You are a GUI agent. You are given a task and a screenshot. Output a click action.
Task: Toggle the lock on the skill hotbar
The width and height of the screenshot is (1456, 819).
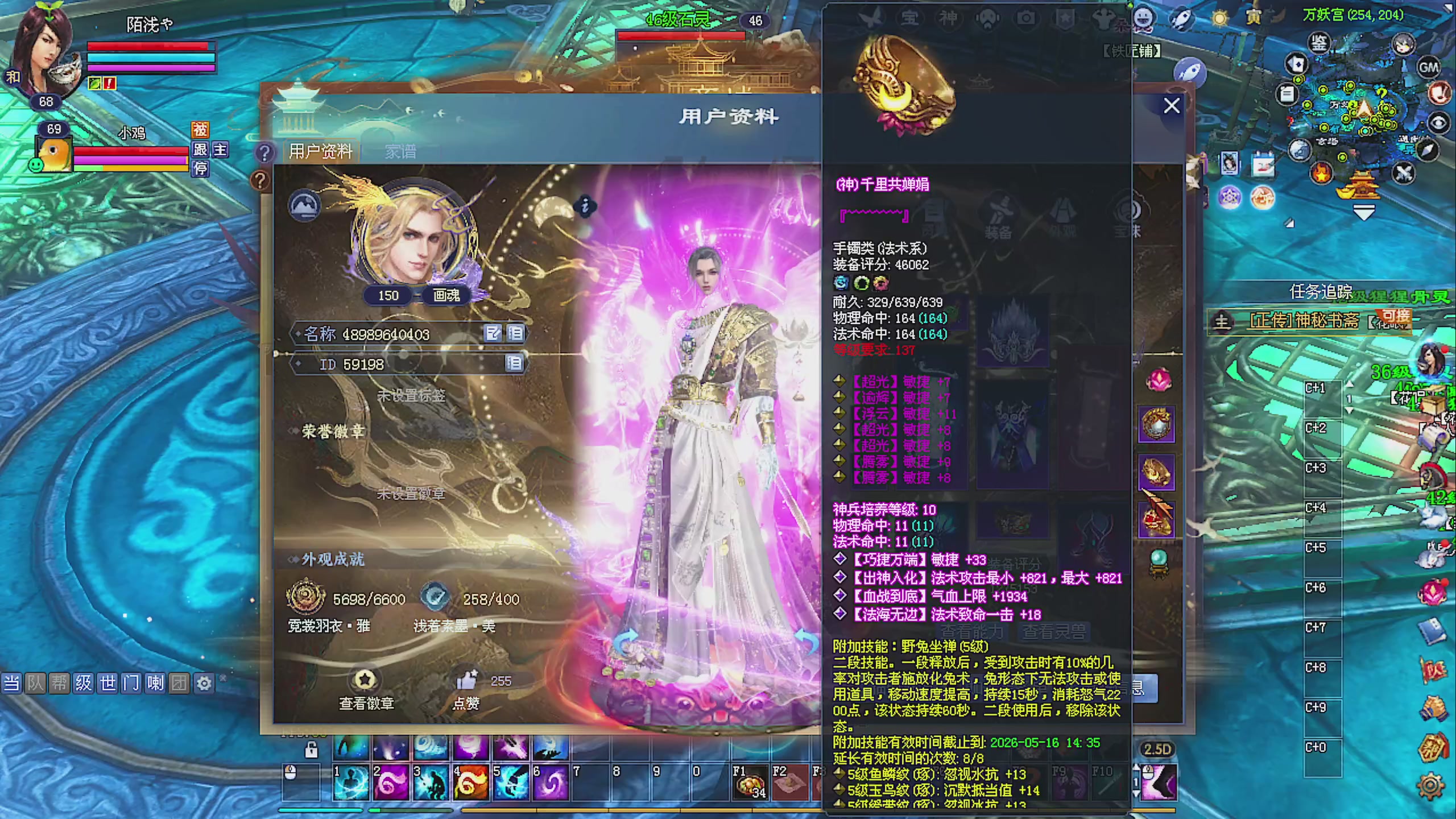click(x=312, y=751)
